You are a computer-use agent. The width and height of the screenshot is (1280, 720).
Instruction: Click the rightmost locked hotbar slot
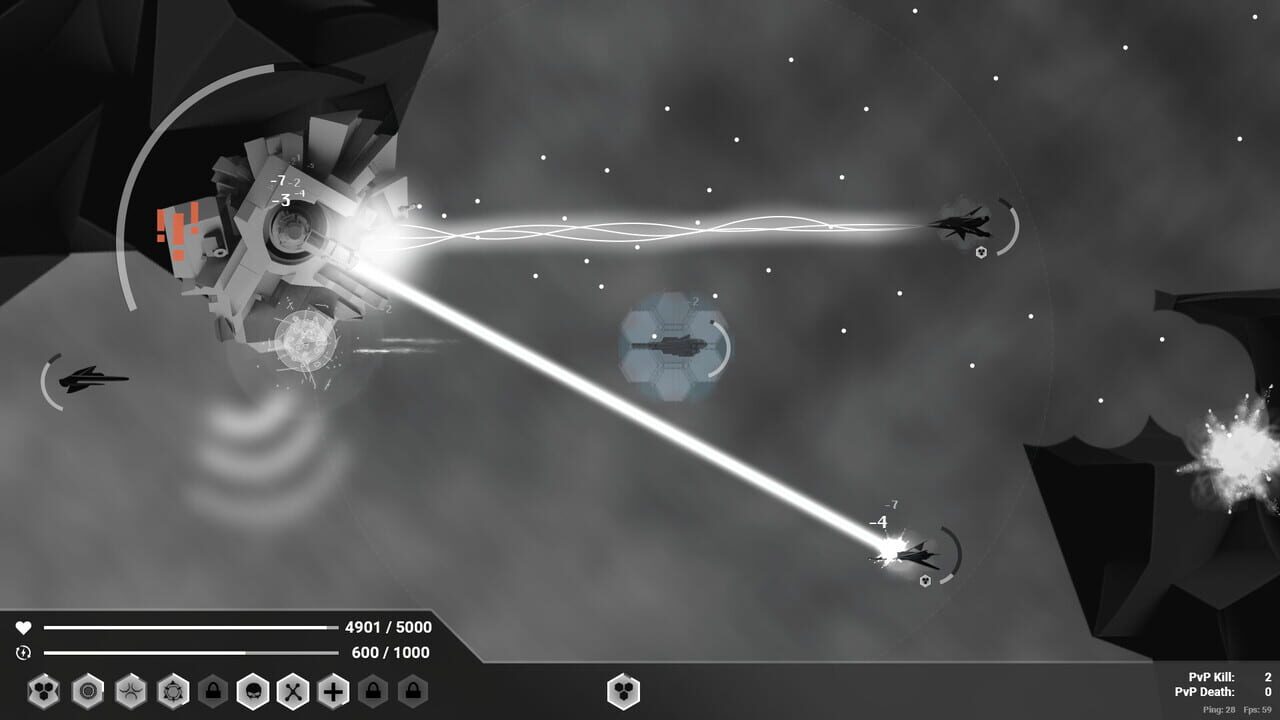[x=412, y=691]
